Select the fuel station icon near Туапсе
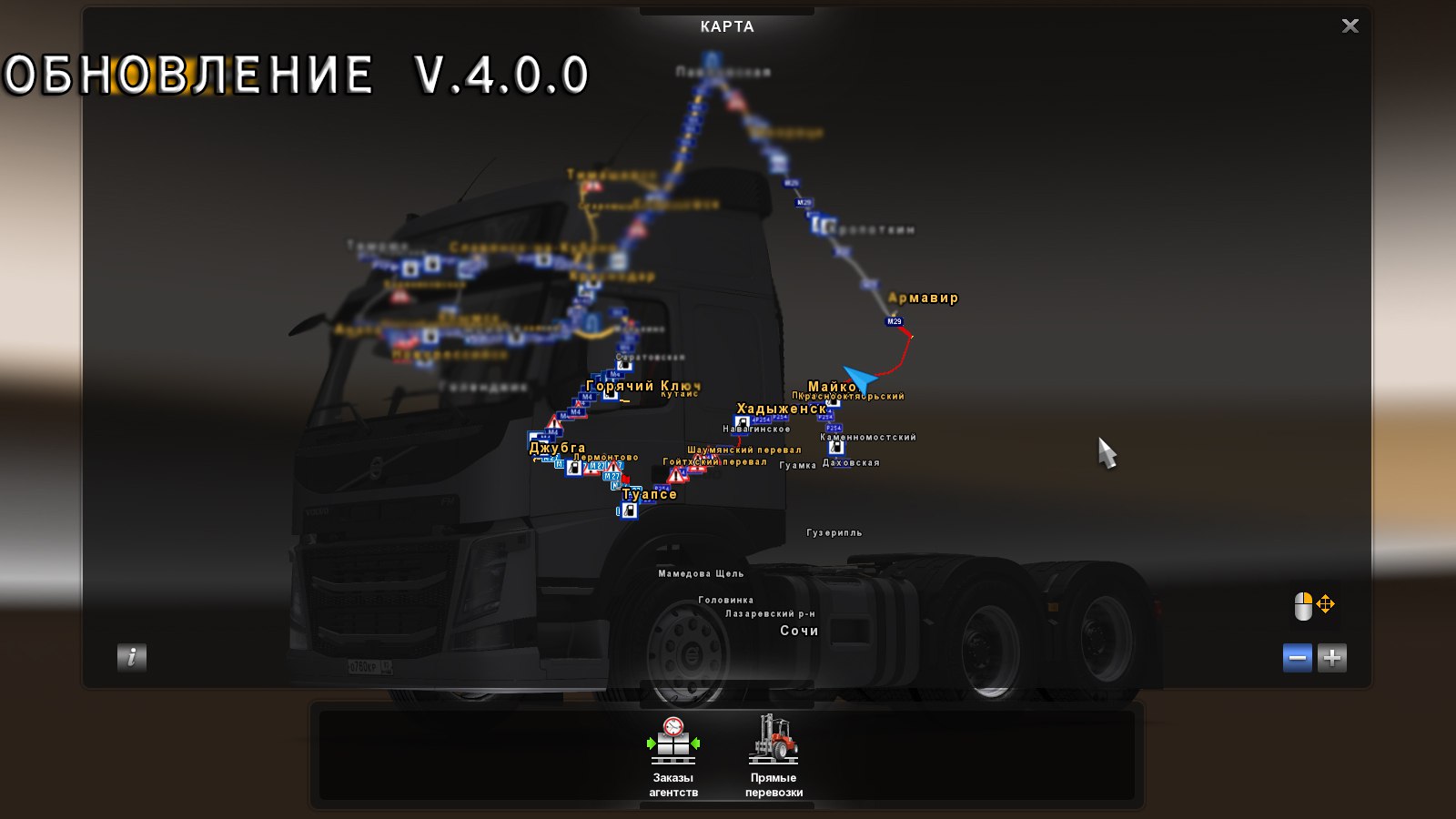Image resolution: width=1456 pixels, height=819 pixels. (629, 511)
